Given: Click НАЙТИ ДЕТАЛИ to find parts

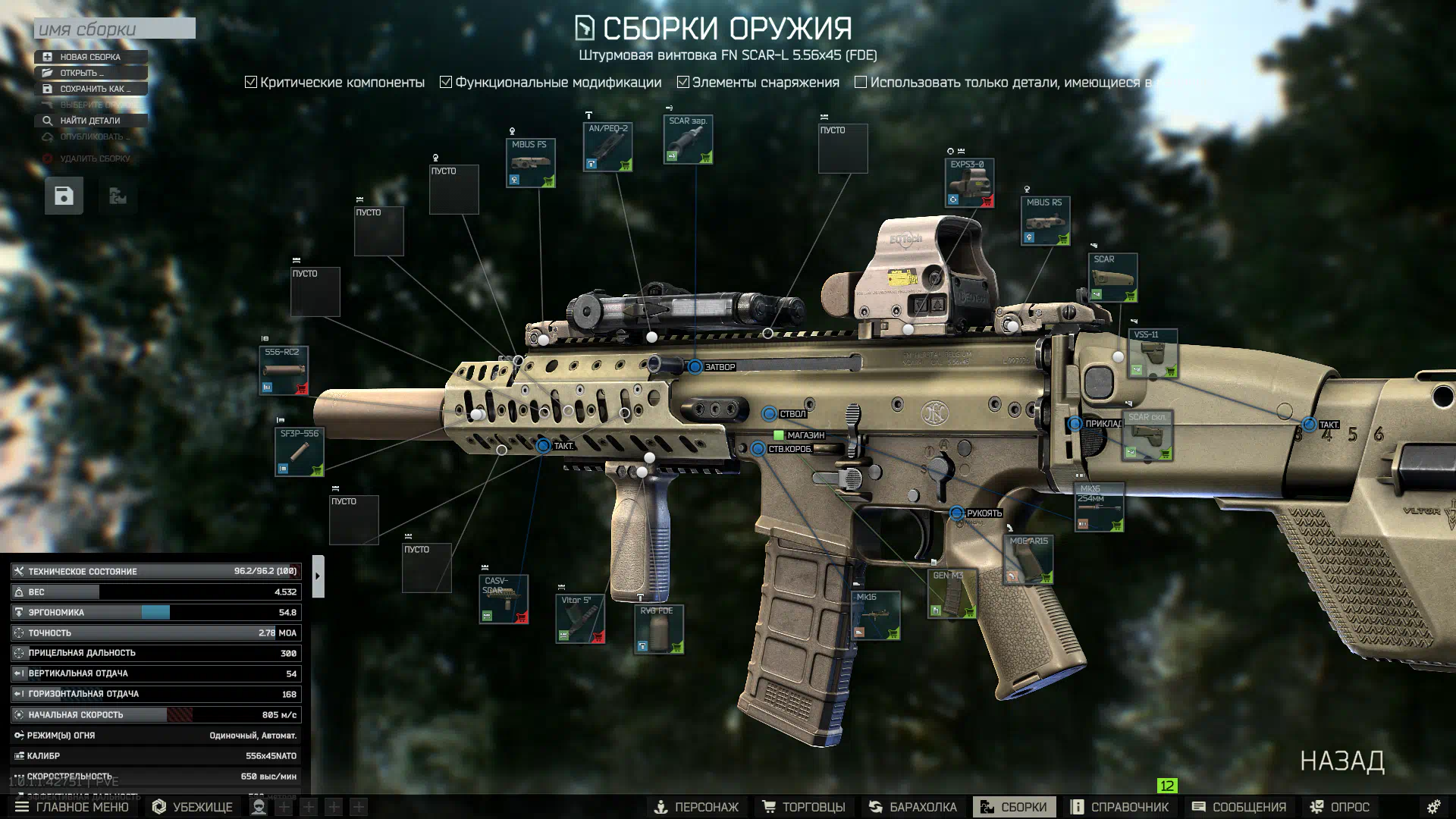Looking at the screenshot, I should 89,121.
